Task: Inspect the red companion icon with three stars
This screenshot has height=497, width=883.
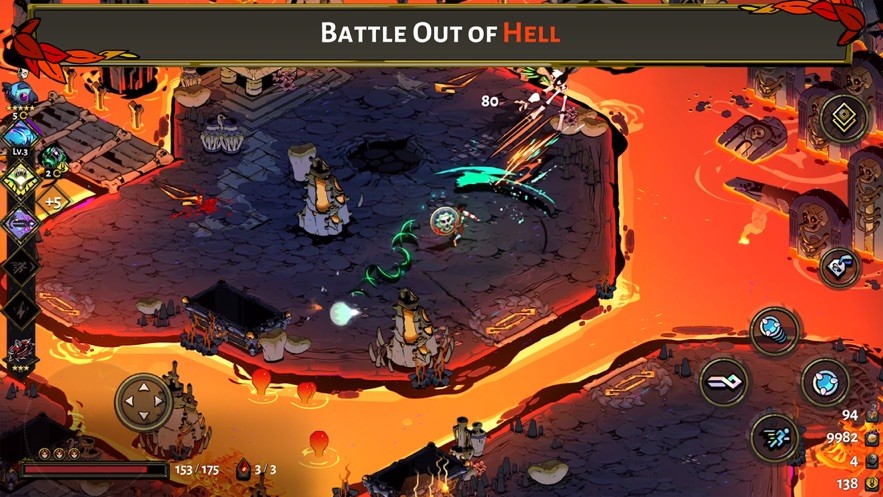Action: point(20,352)
